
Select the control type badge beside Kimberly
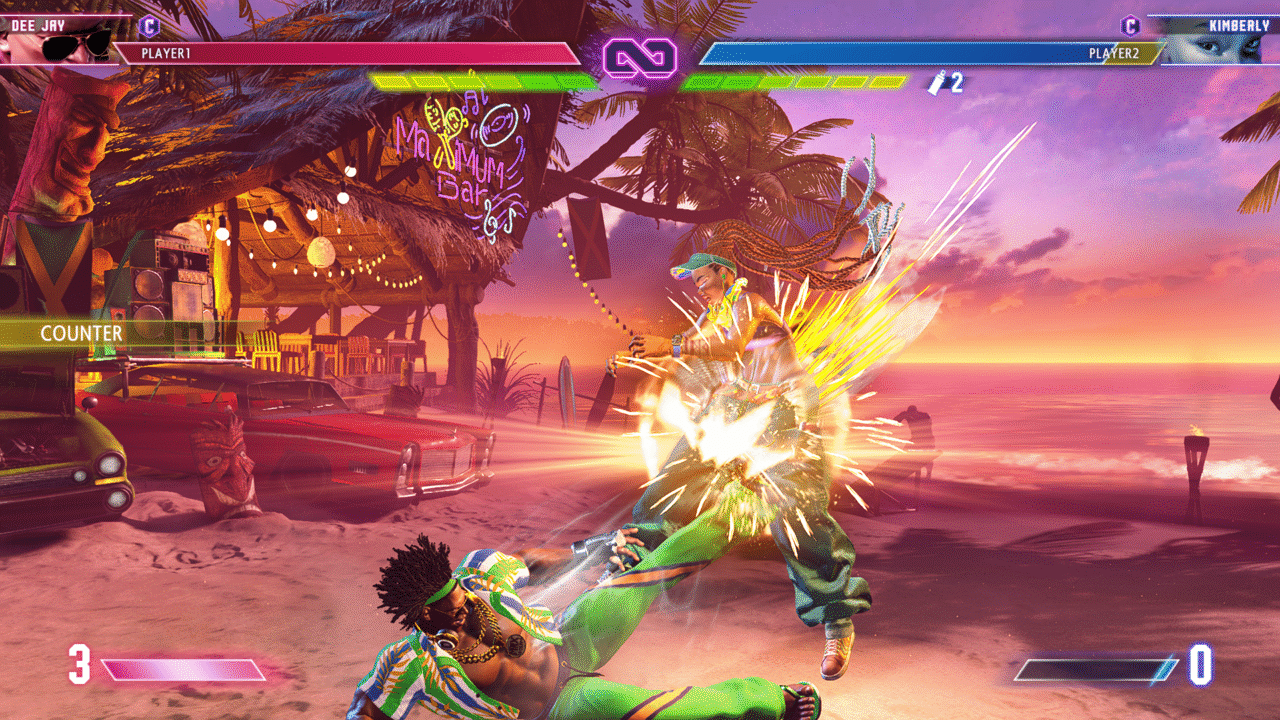pyautogui.click(x=1130, y=26)
